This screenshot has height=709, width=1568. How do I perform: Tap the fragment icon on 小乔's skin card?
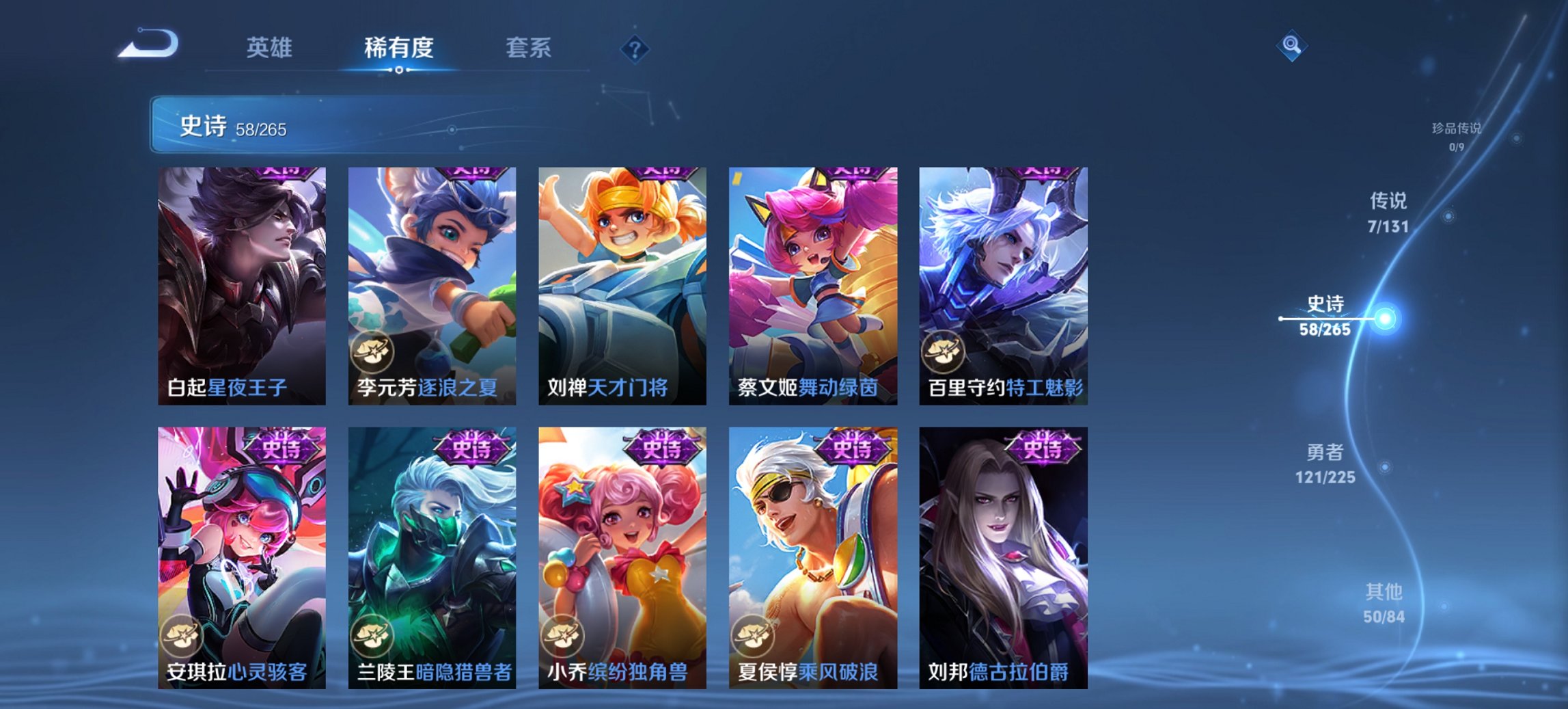point(562,634)
